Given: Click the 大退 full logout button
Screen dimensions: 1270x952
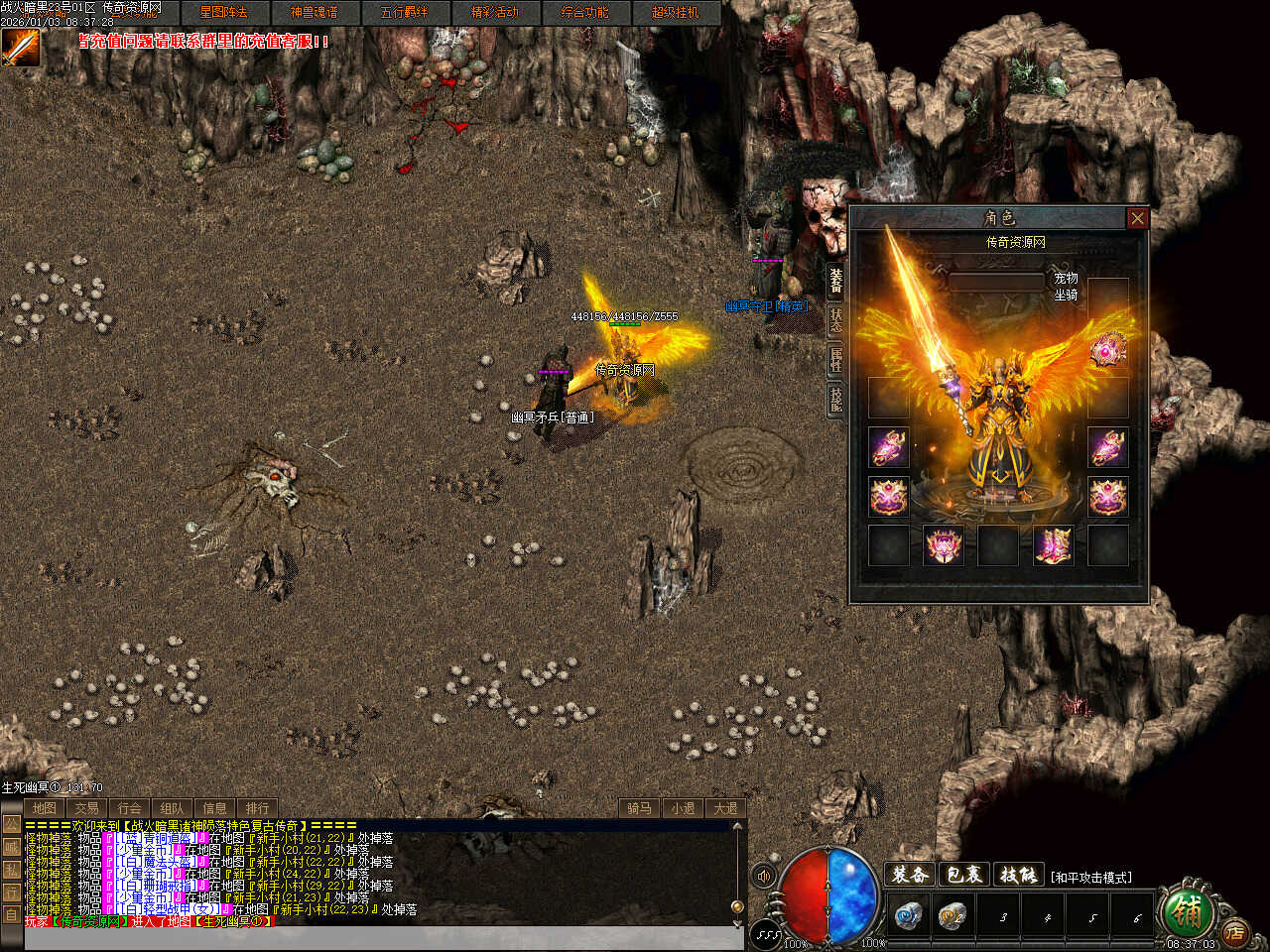Looking at the screenshot, I should [725, 808].
